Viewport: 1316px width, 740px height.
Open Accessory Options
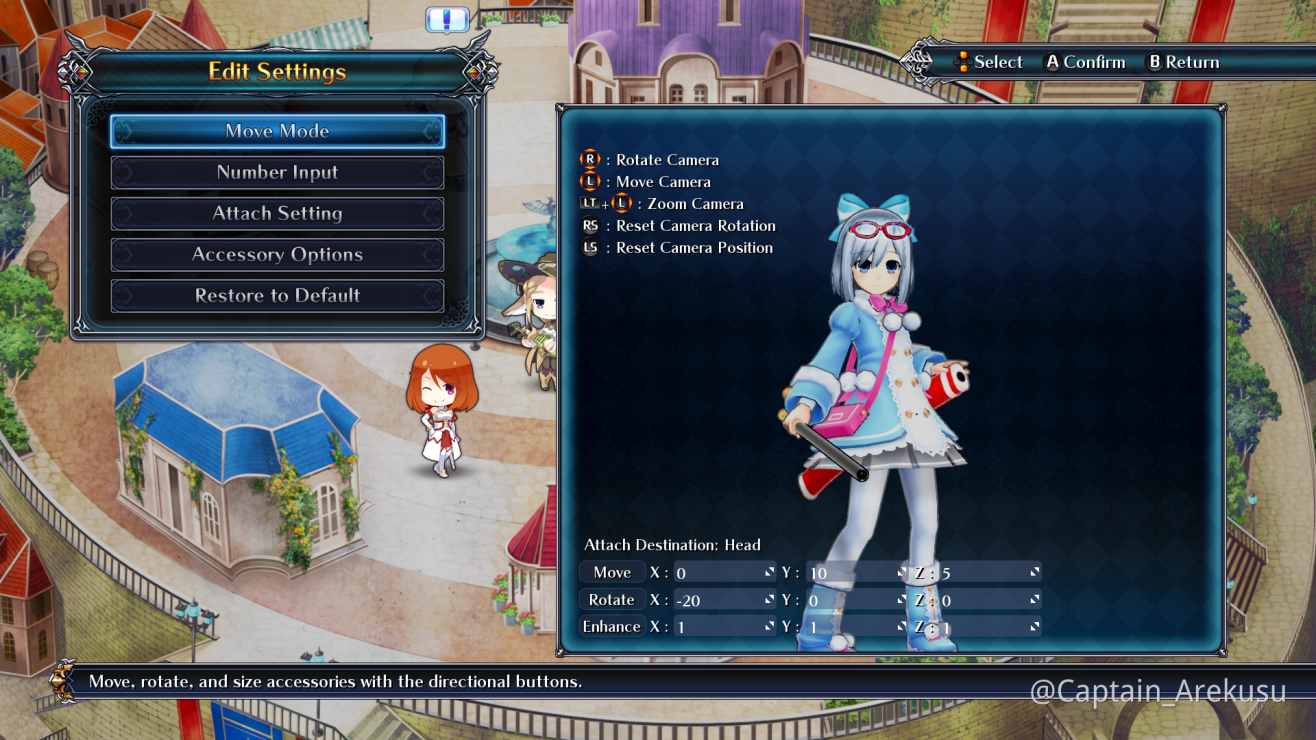click(x=277, y=254)
